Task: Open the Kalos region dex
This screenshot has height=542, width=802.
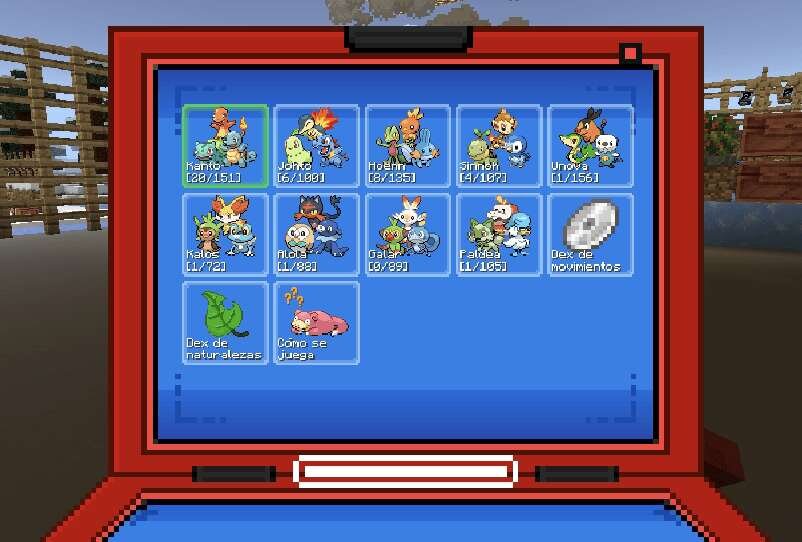Action: [226, 234]
